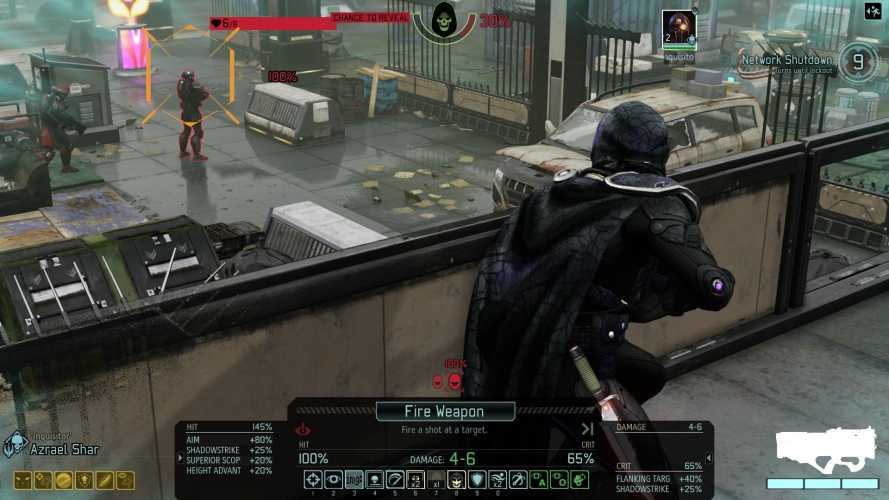Image resolution: width=889 pixels, height=500 pixels.
Task: Activate the eye-shaped Overwatch ability
Action: click(x=333, y=480)
